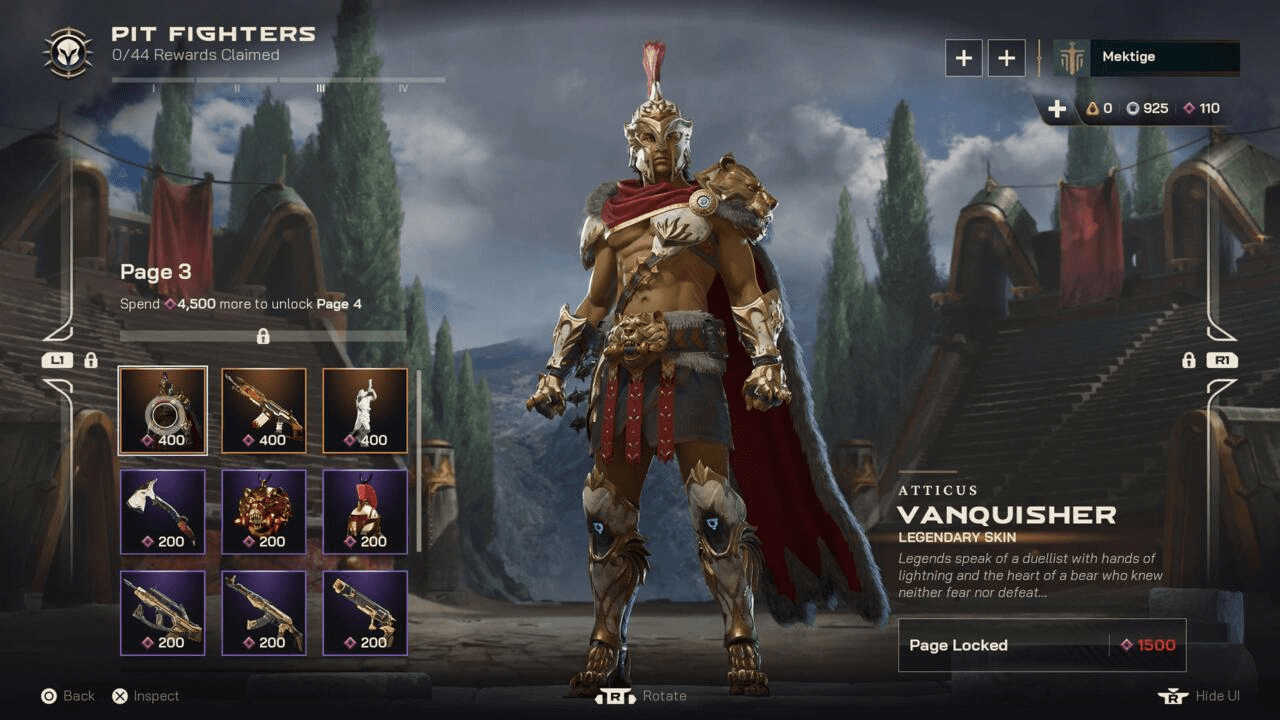Viewport: 1280px width, 720px height.
Task: Click the reward grid scrollbar
Action: (x=418, y=460)
